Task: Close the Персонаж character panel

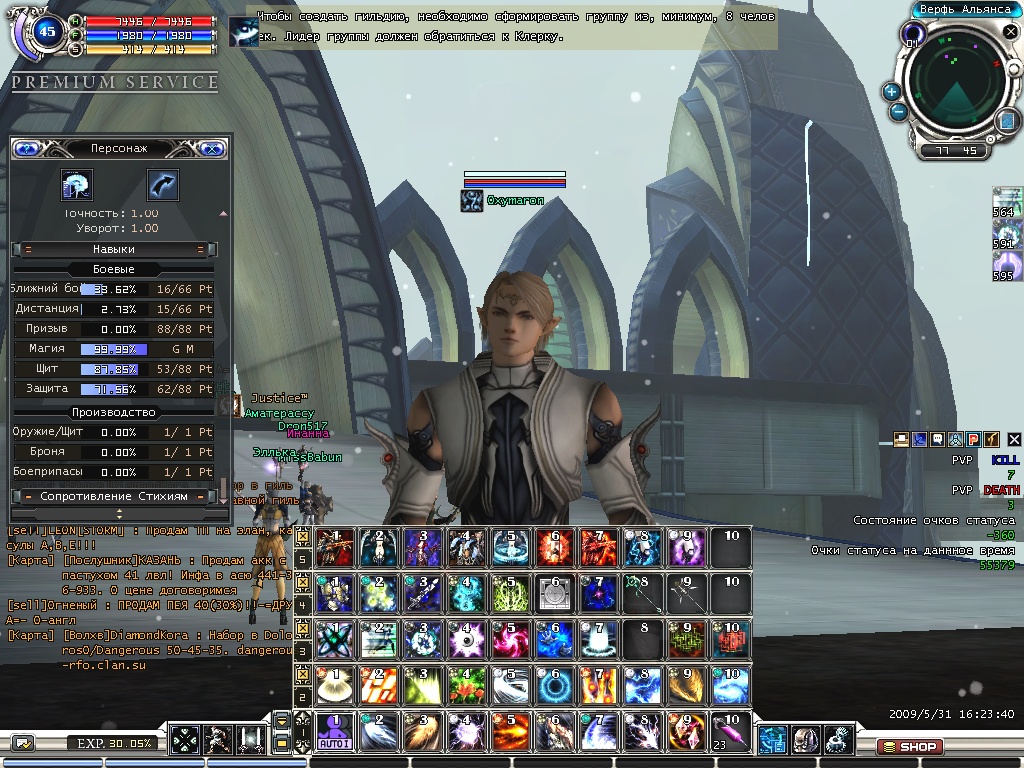Action: pyautogui.click(x=211, y=148)
